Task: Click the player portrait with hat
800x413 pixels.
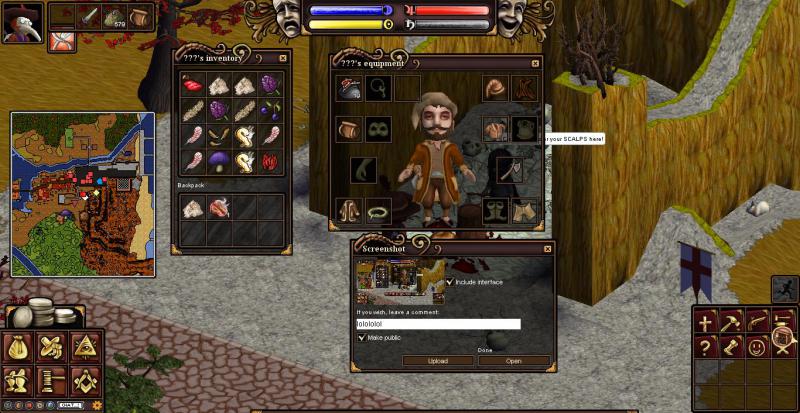Action: (22, 22)
